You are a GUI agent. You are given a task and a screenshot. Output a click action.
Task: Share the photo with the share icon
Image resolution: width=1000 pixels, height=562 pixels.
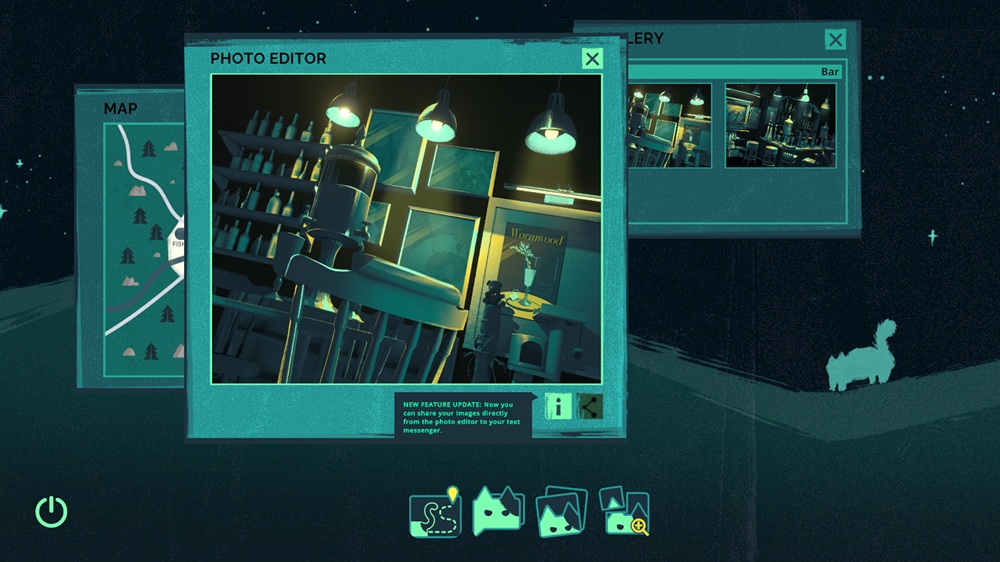point(590,406)
